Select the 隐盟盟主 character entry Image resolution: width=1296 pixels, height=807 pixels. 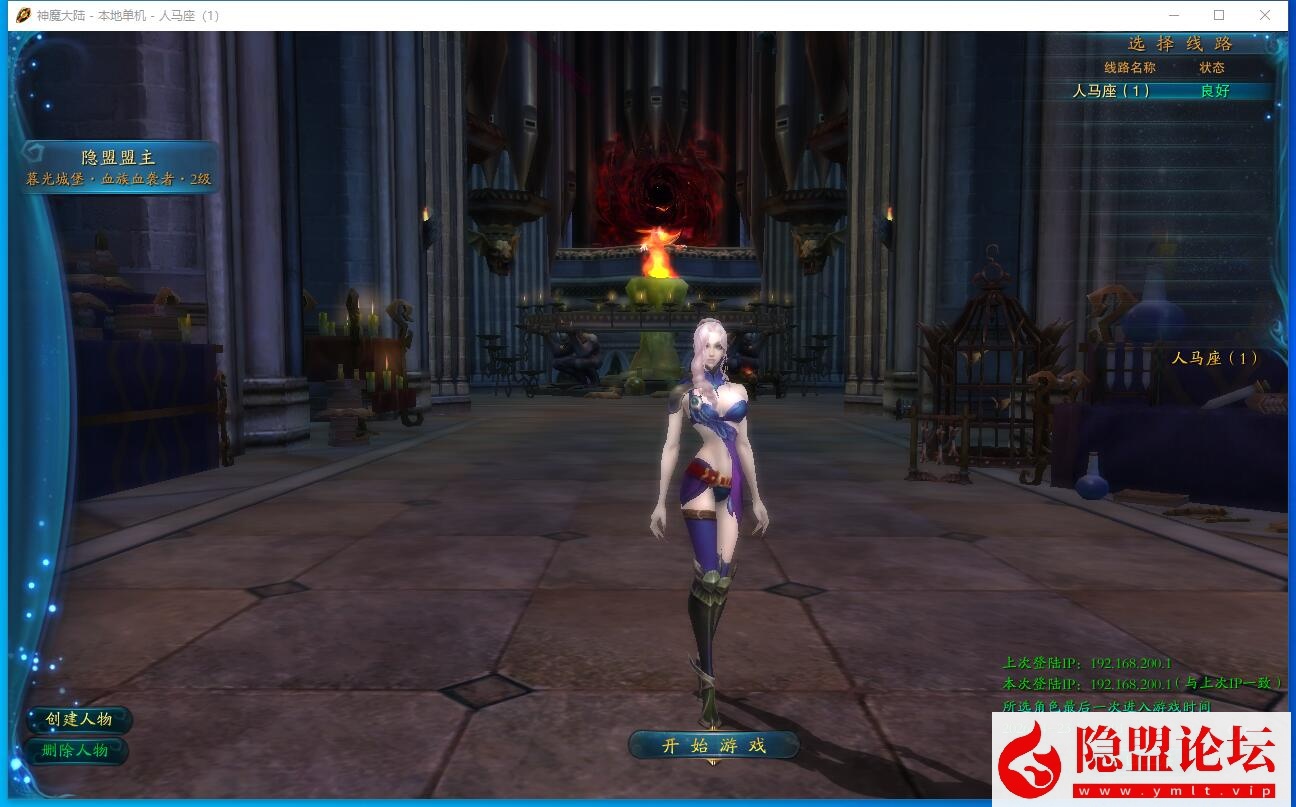pos(119,167)
